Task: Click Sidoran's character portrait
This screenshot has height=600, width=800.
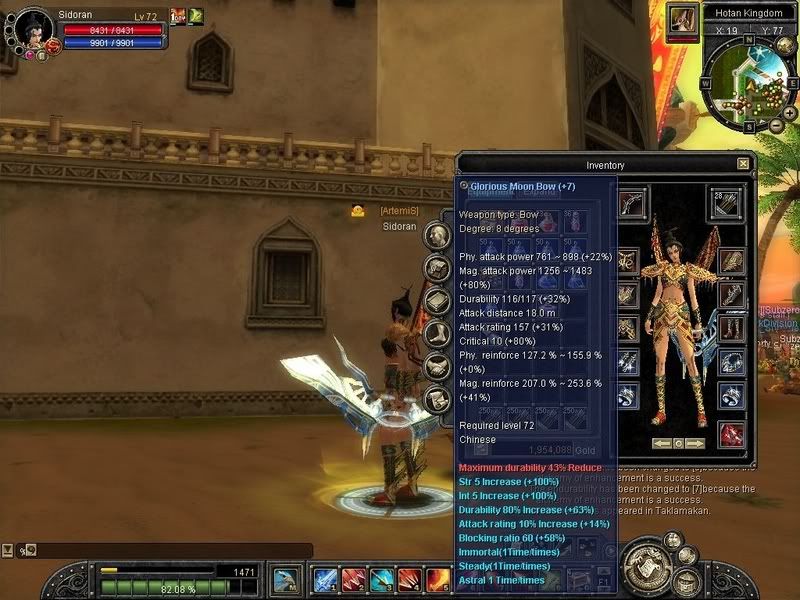Action: (x=33, y=30)
